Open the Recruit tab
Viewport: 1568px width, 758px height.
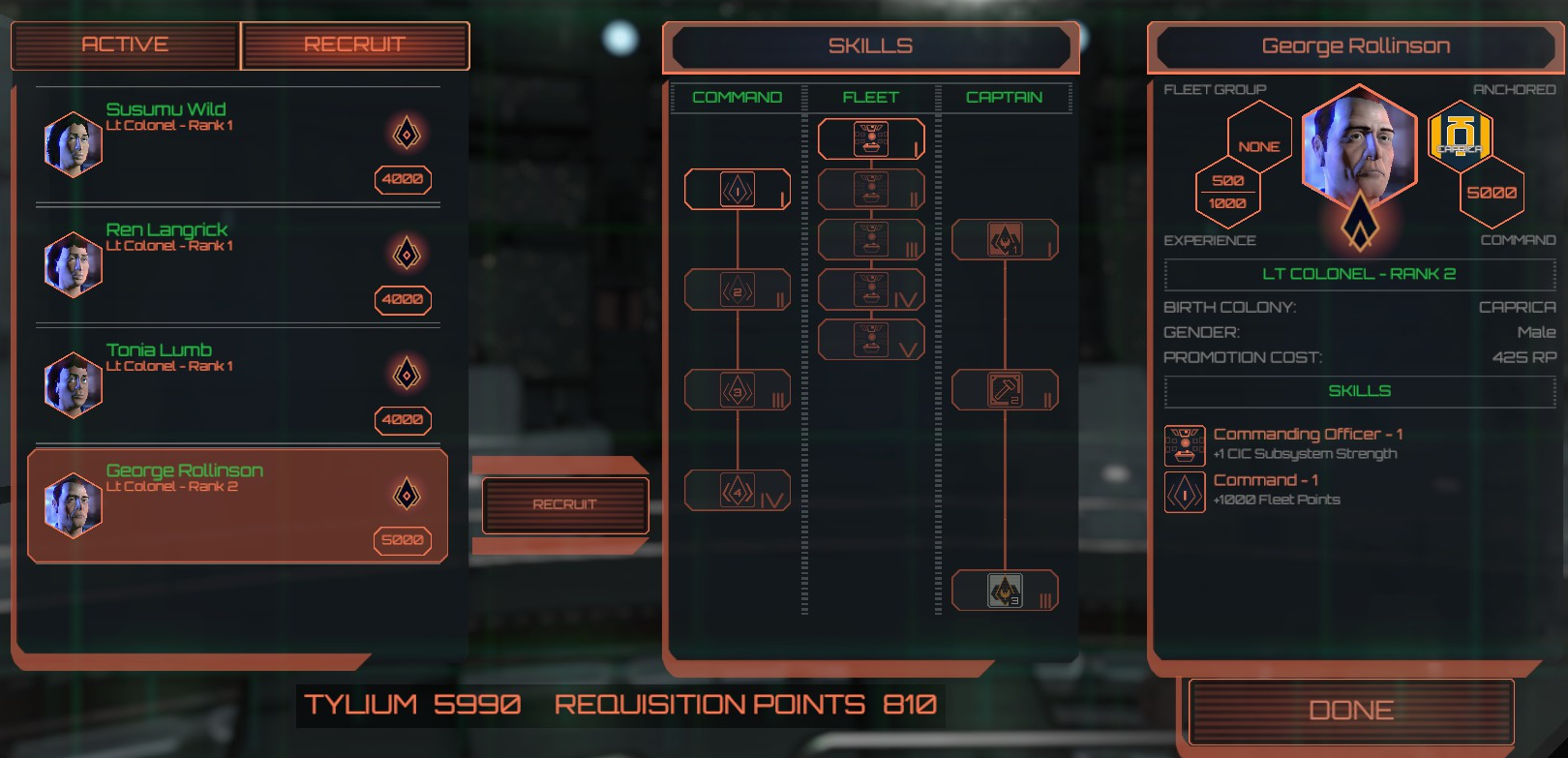coord(354,45)
